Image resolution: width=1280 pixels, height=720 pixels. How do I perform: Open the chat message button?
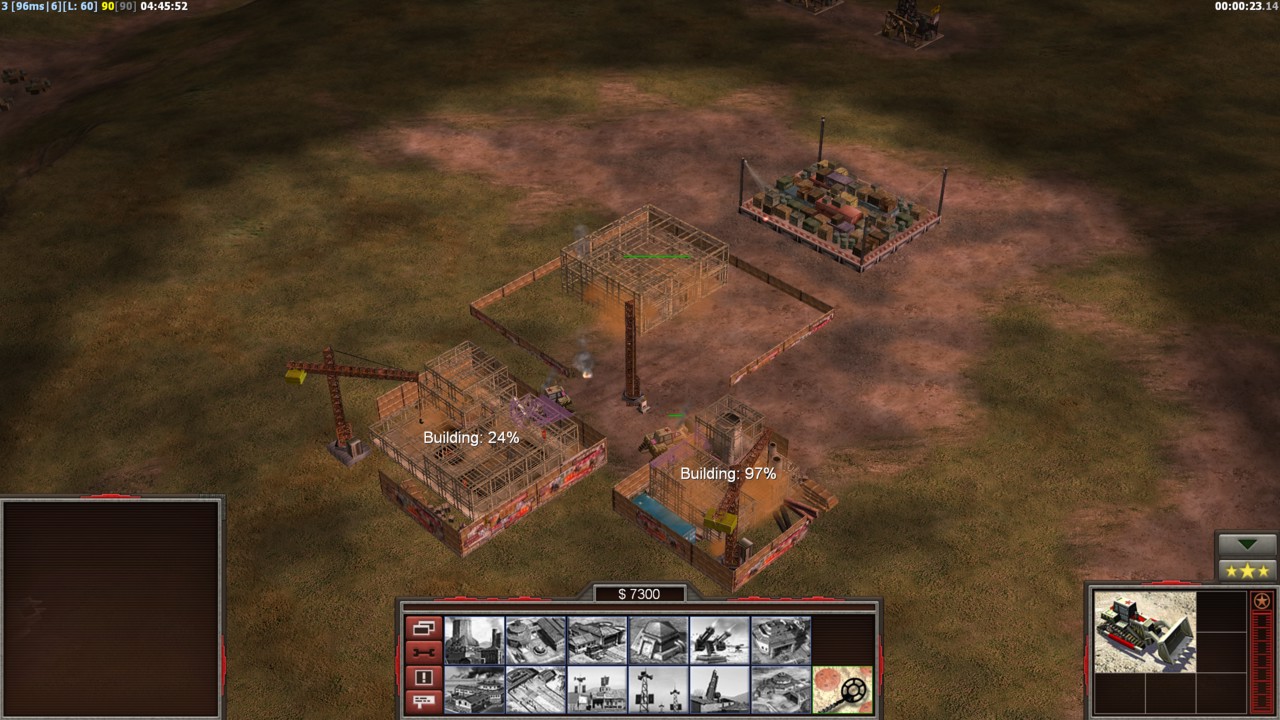[x=423, y=702]
